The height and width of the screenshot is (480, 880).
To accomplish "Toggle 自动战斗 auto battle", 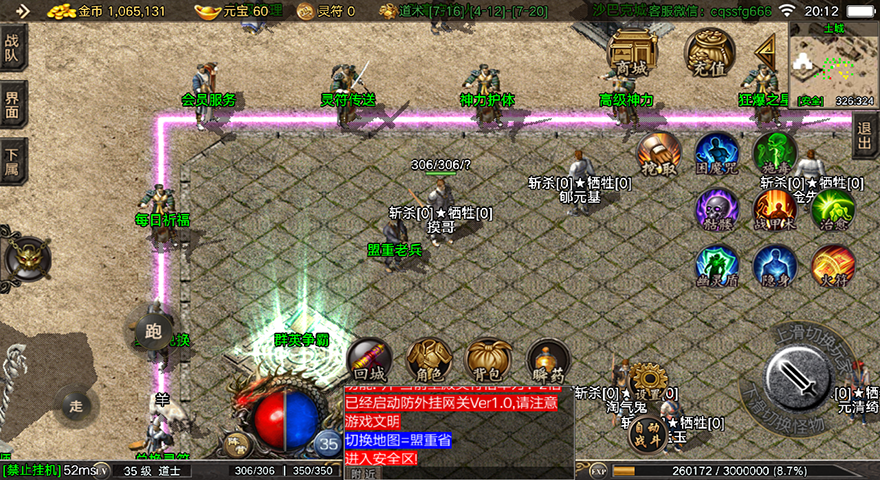I will click(647, 433).
